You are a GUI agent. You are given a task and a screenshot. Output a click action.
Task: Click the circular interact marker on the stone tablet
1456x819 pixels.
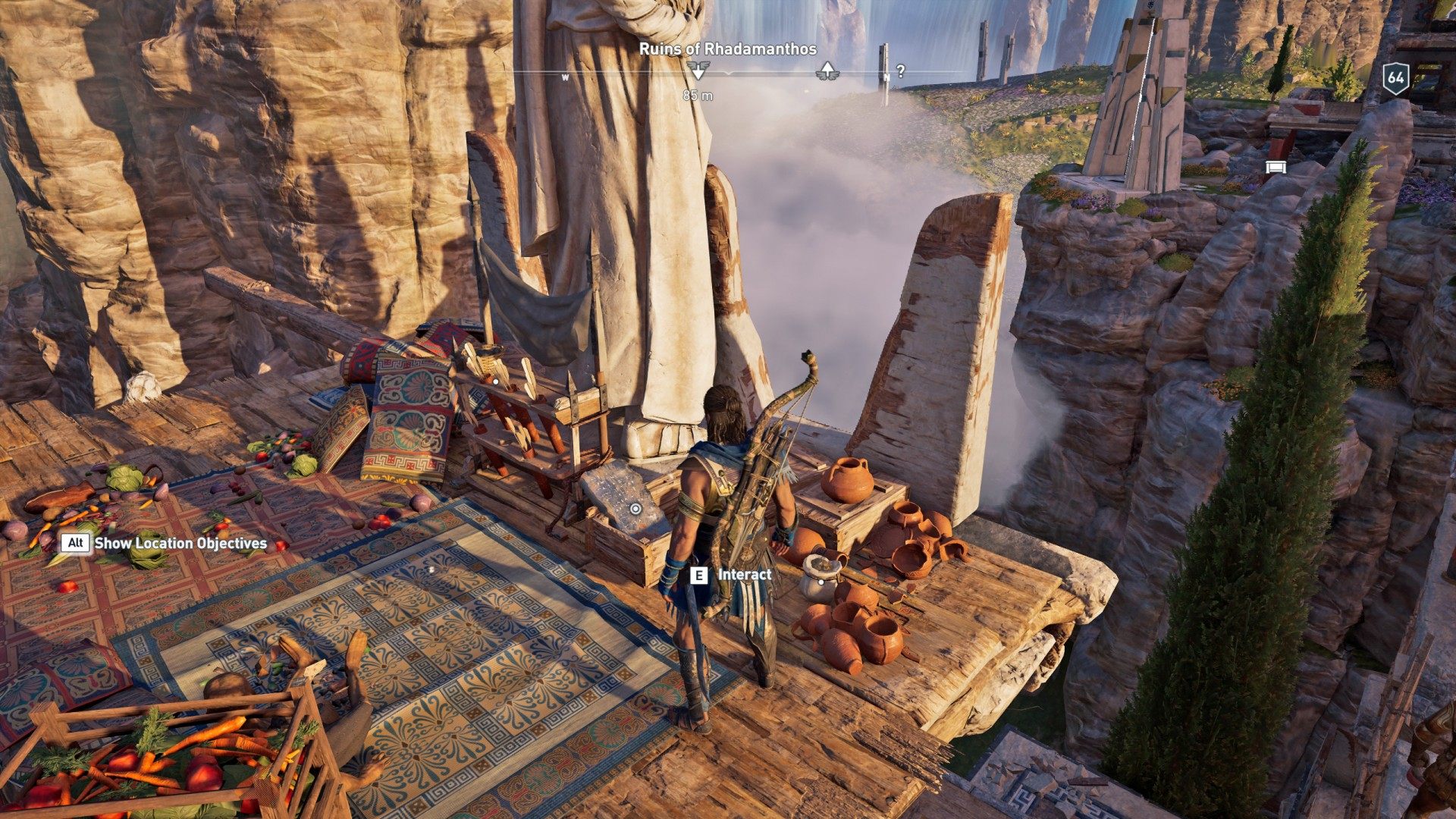click(635, 509)
